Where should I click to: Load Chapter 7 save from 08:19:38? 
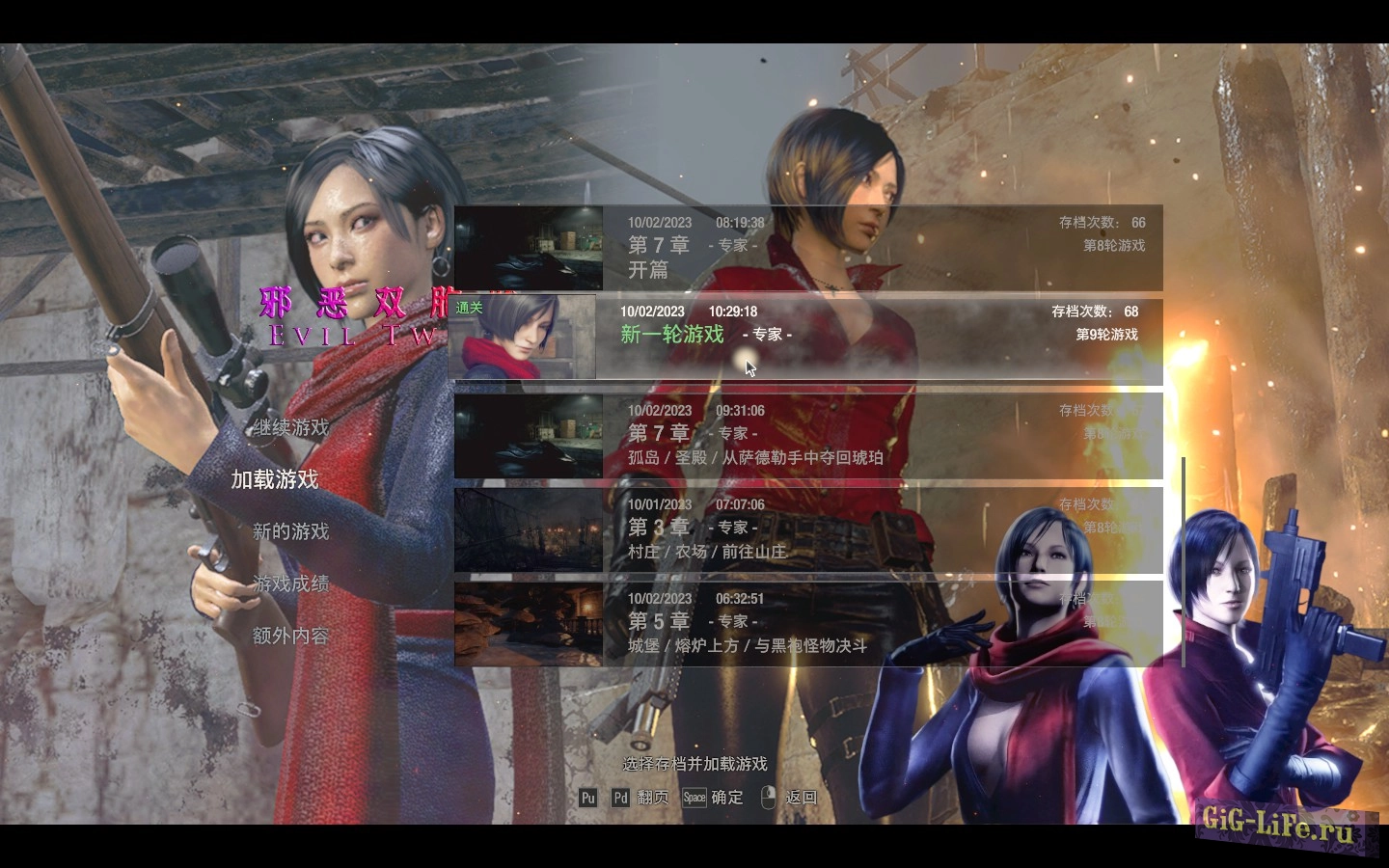point(808,248)
